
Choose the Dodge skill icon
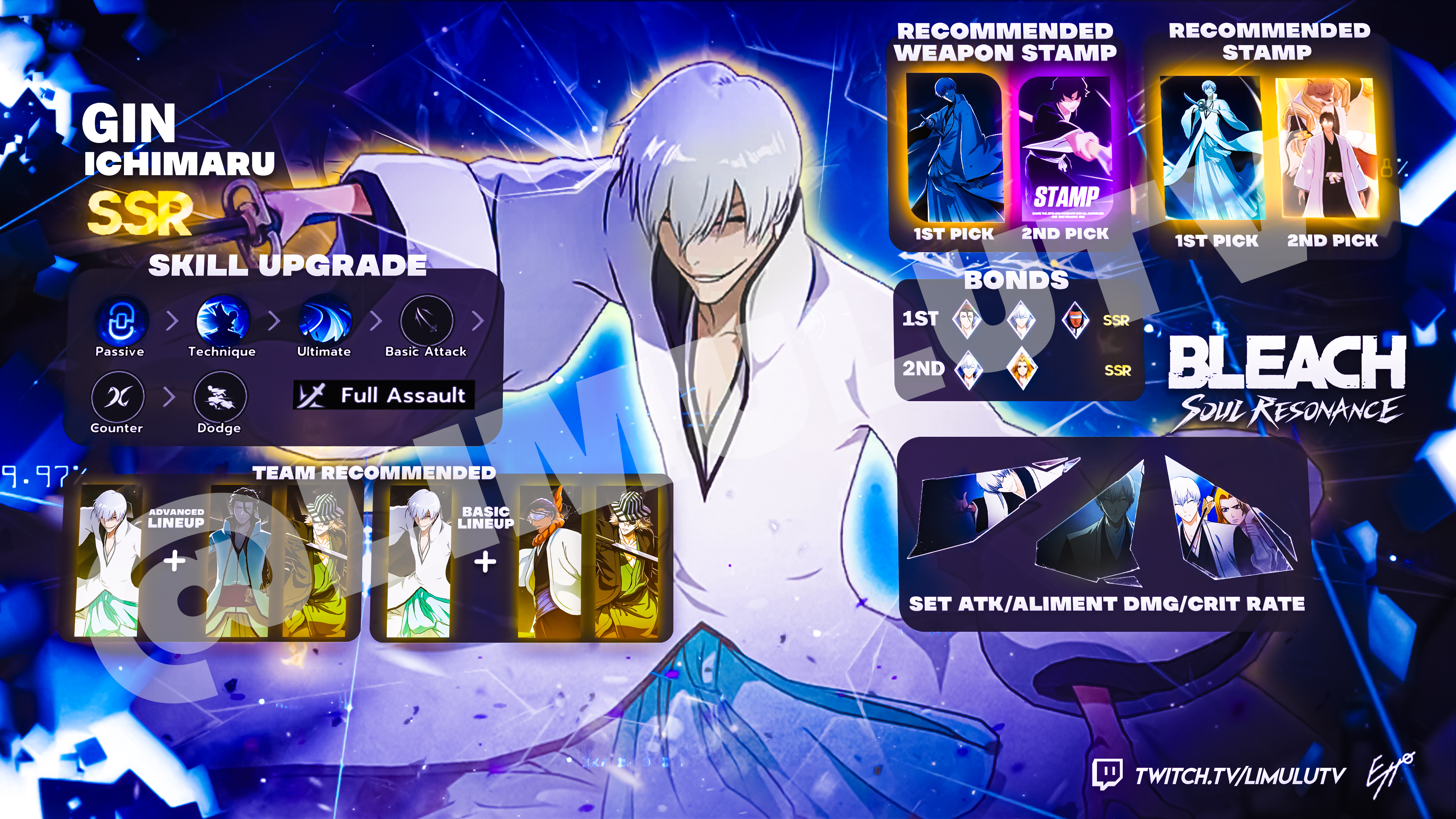tap(220, 397)
